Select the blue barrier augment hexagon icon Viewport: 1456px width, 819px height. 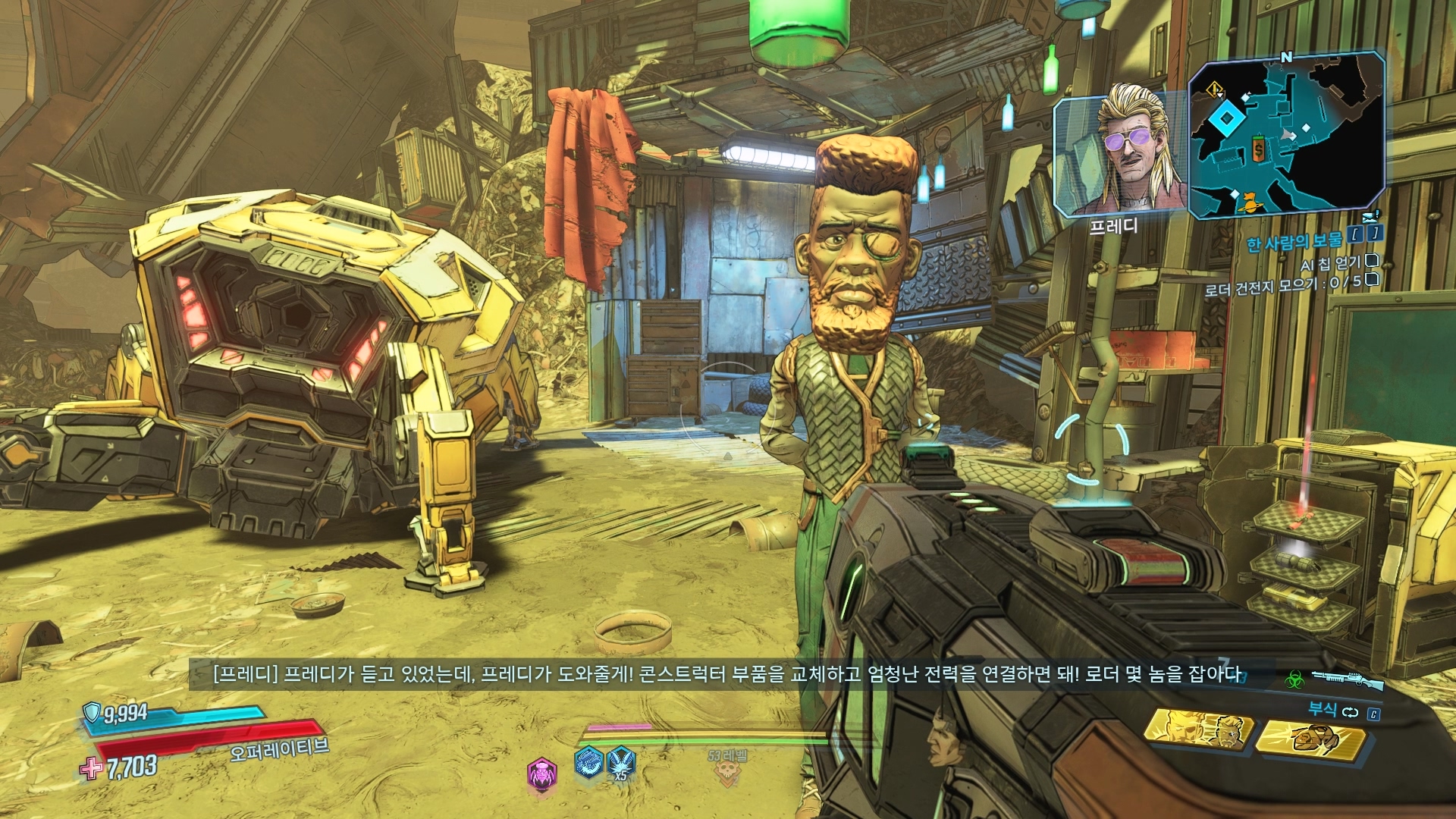588,763
